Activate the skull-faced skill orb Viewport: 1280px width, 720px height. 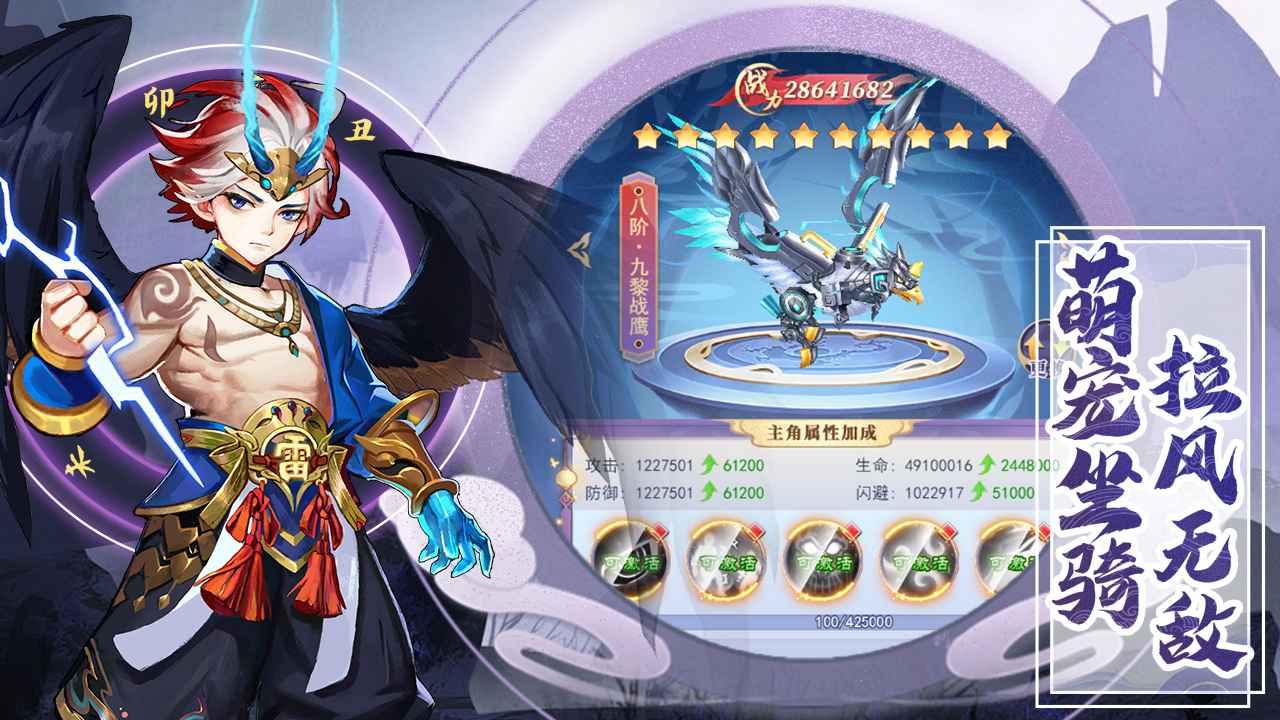(x=820, y=565)
